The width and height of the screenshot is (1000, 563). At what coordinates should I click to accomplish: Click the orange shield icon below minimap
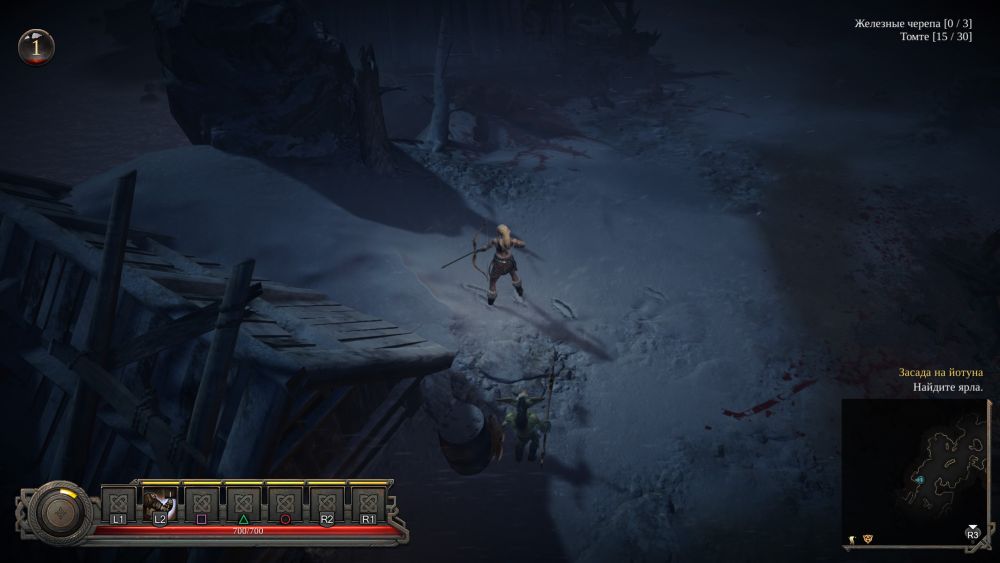(867, 538)
